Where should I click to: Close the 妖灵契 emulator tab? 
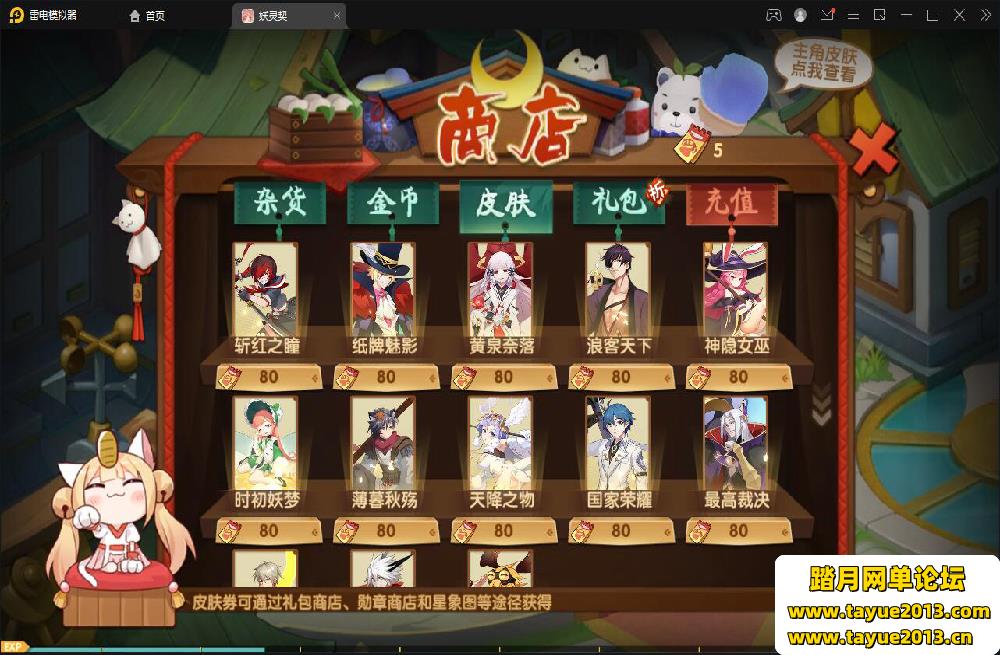pyautogui.click(x=336, y=16)
